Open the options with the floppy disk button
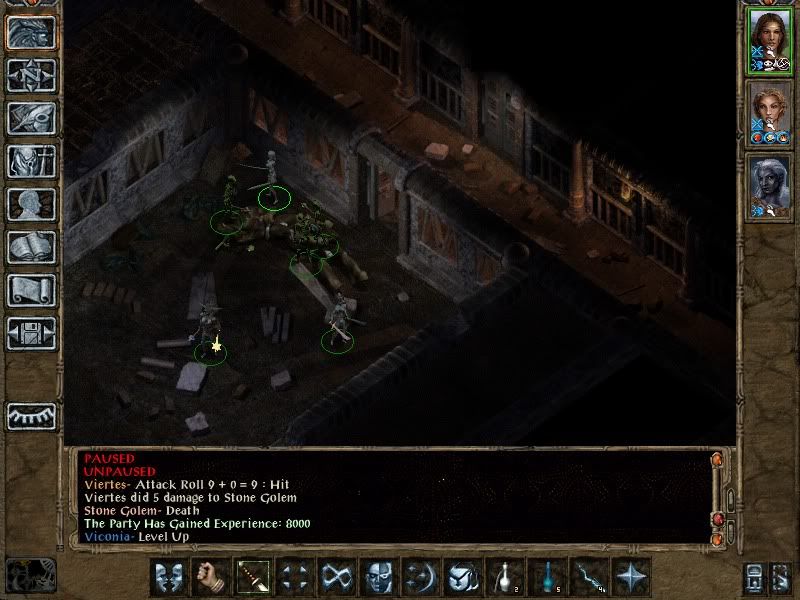The width and height of the screenshot is (800, 600). (32, 333)
